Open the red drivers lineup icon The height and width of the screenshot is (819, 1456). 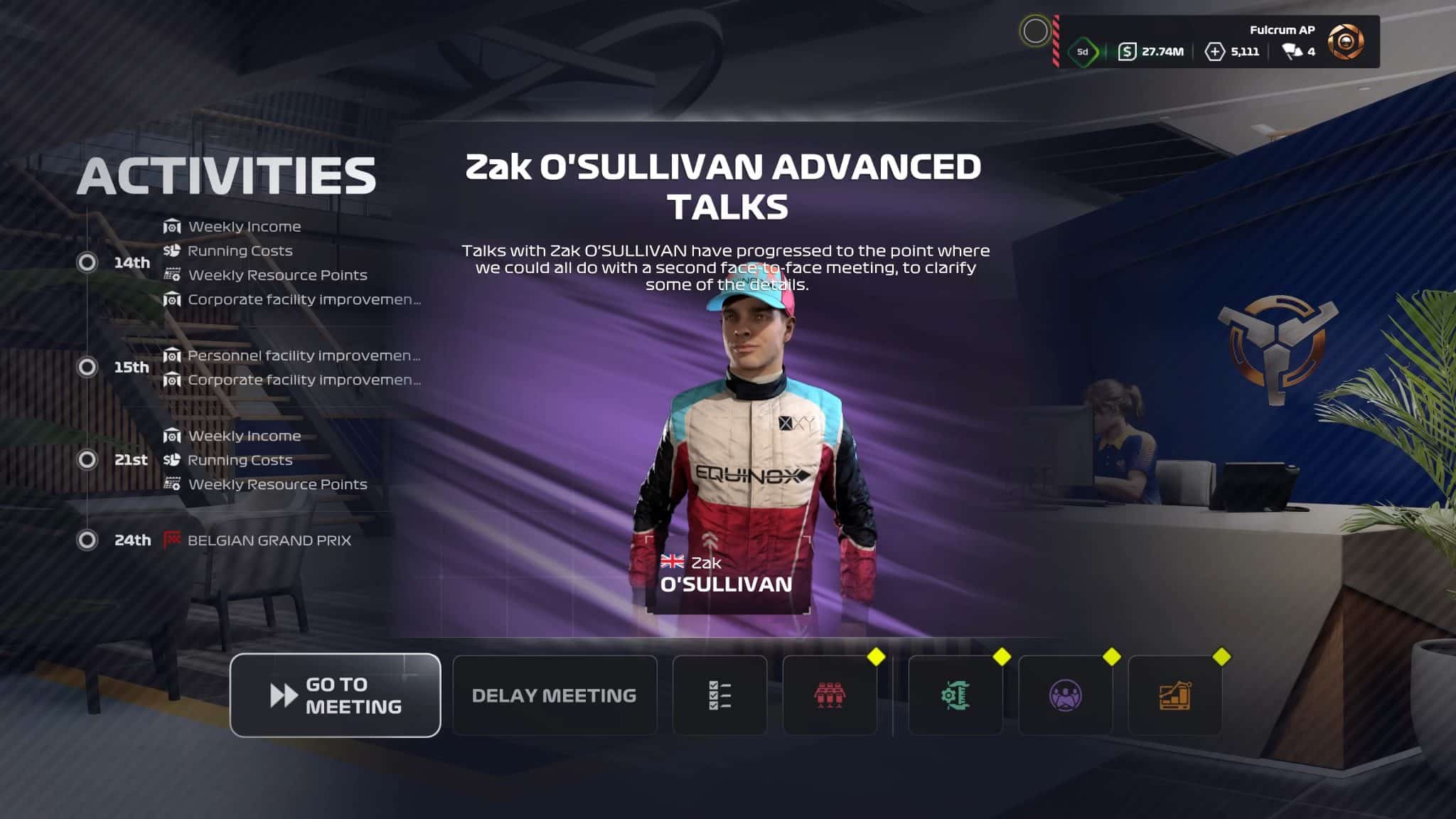(830, 695)
